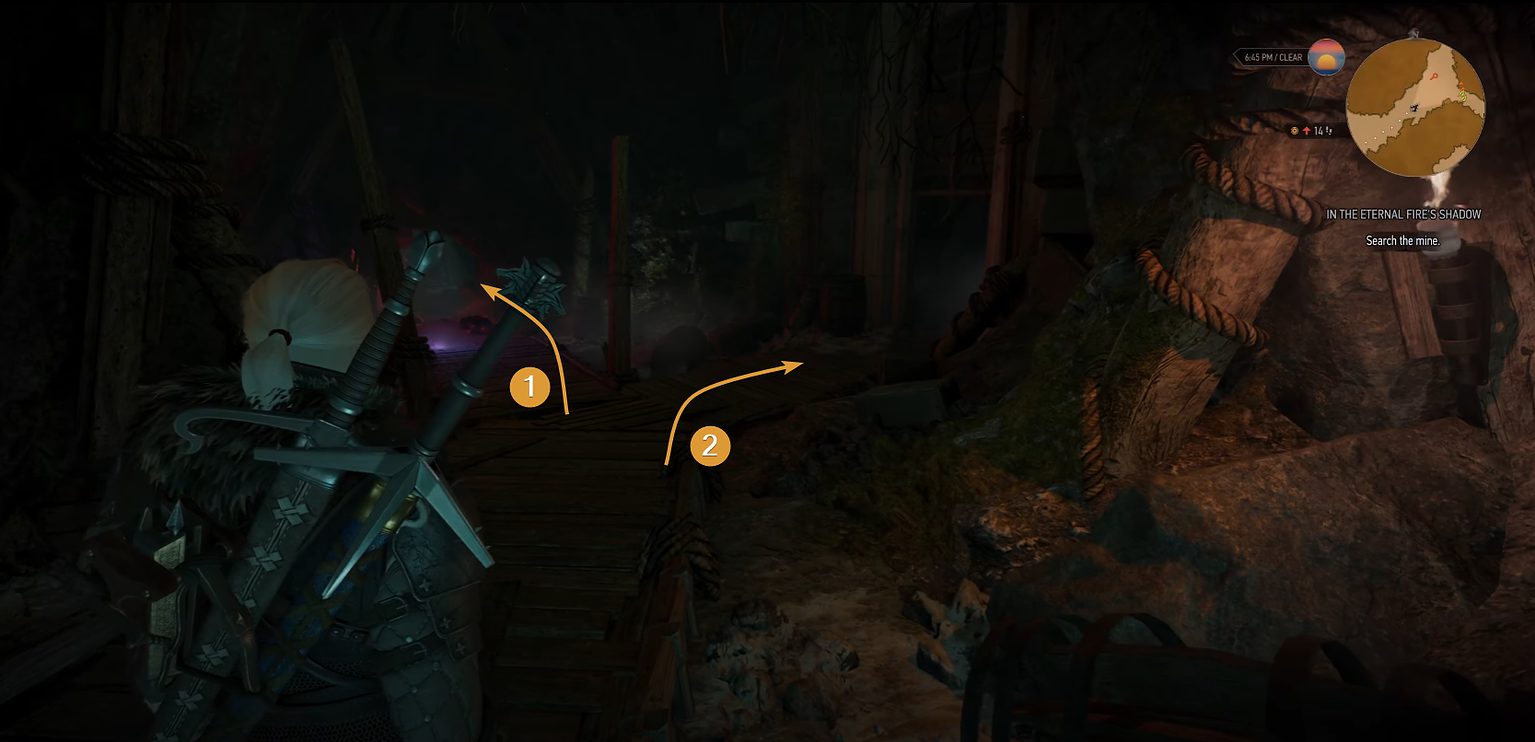Select the red level-up arrow indicator

click(1306, 130)
